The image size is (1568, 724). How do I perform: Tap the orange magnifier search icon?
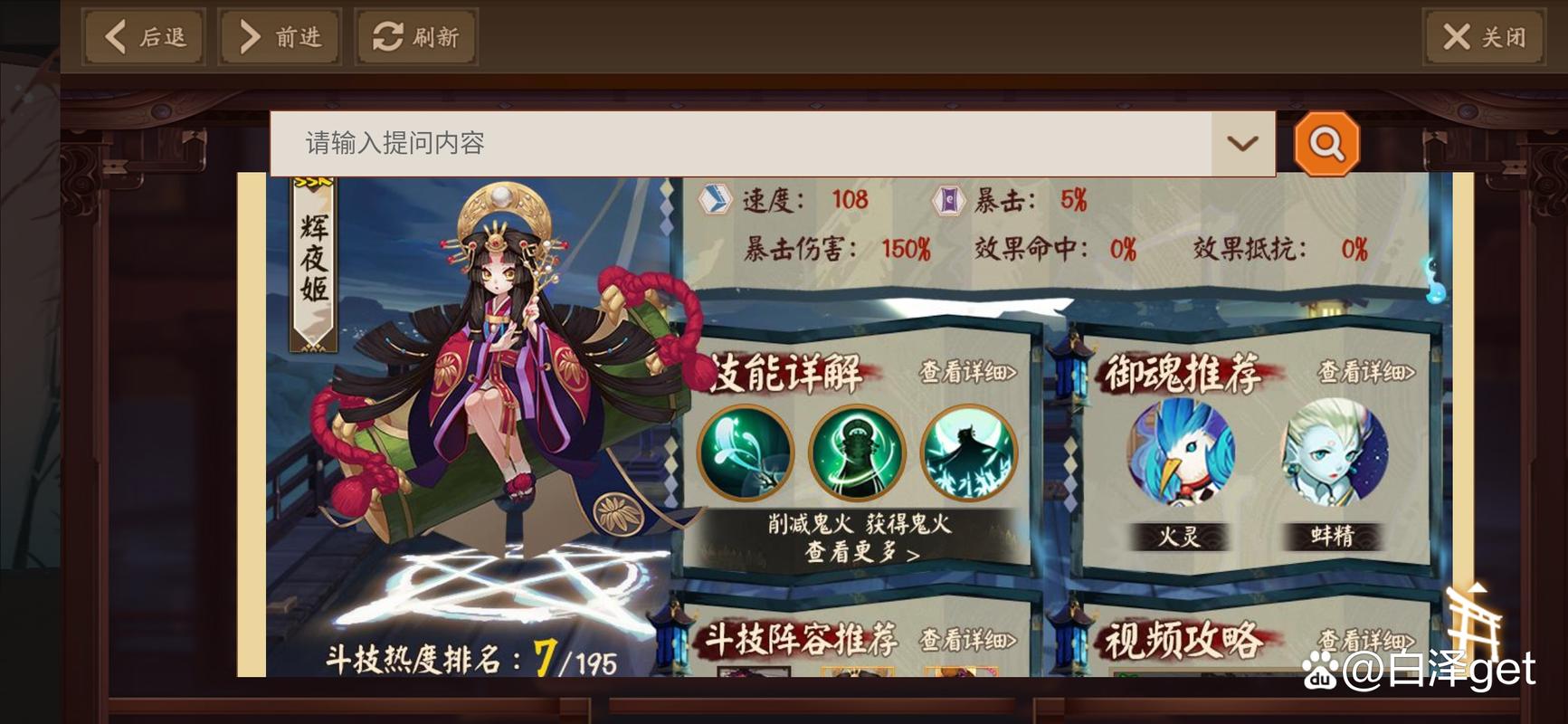(1326, 143)
